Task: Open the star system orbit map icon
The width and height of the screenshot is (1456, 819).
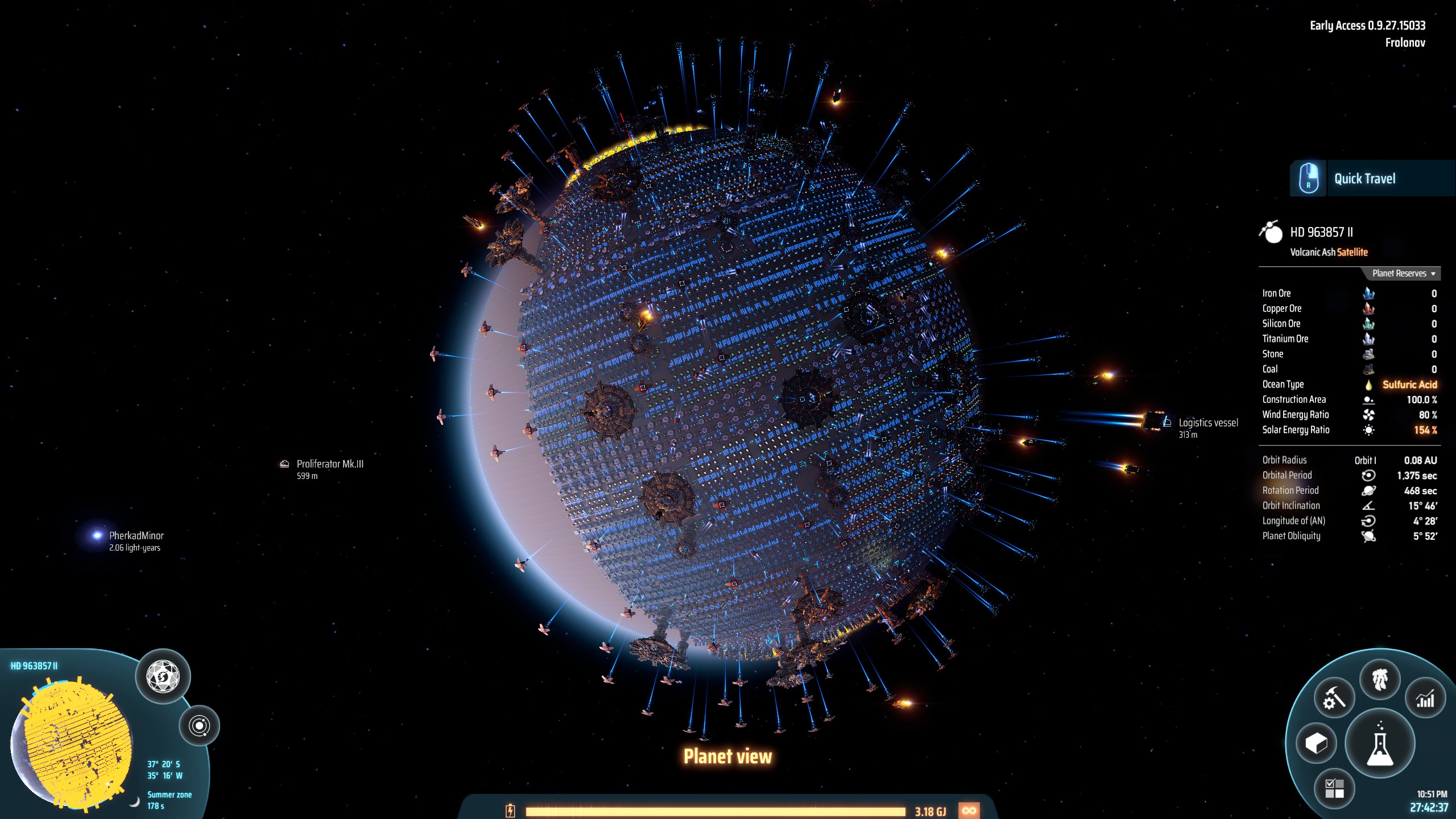Action: pyautogui.click(x=200, y=726)
